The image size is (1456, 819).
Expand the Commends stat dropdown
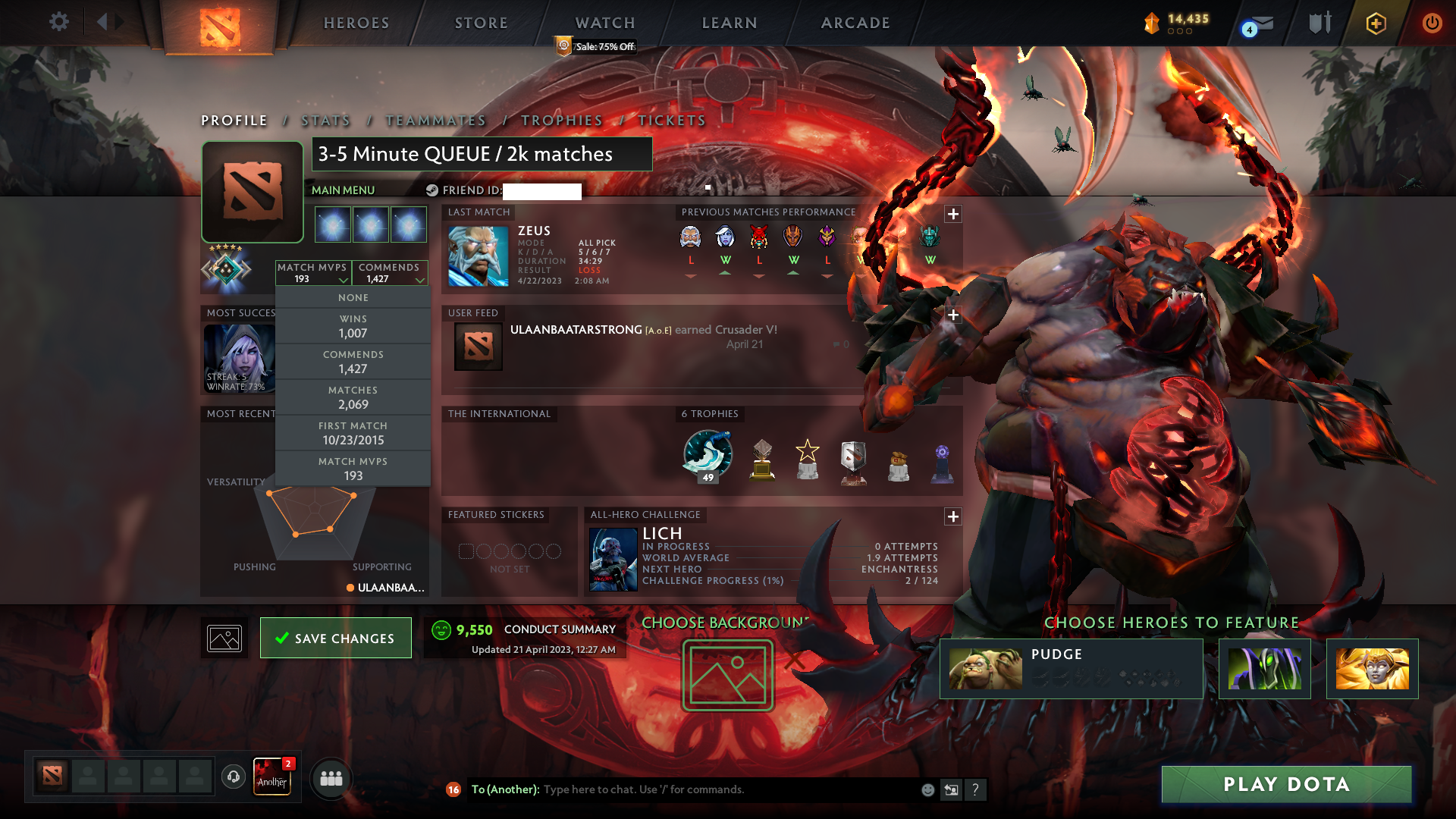click(390, 273)
